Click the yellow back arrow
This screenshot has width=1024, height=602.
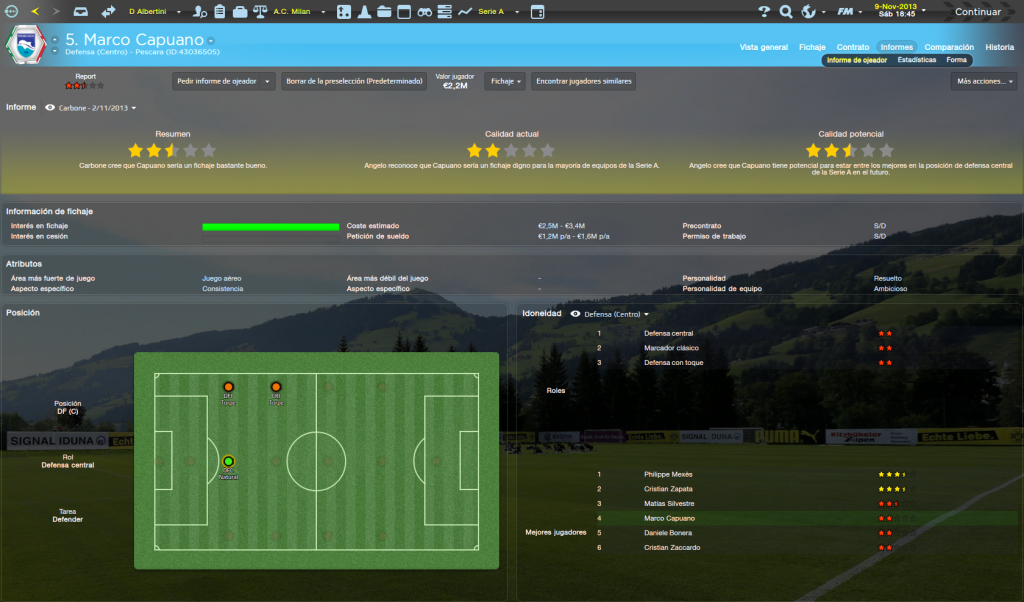pyautogui.click(x=36, y=12)
